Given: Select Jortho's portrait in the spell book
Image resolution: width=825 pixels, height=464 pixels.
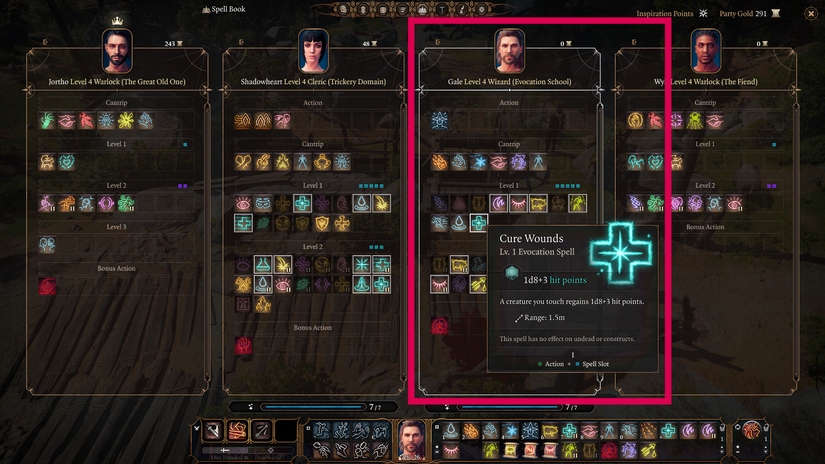Looking at the screenshot, I should [x=118, y=49].
